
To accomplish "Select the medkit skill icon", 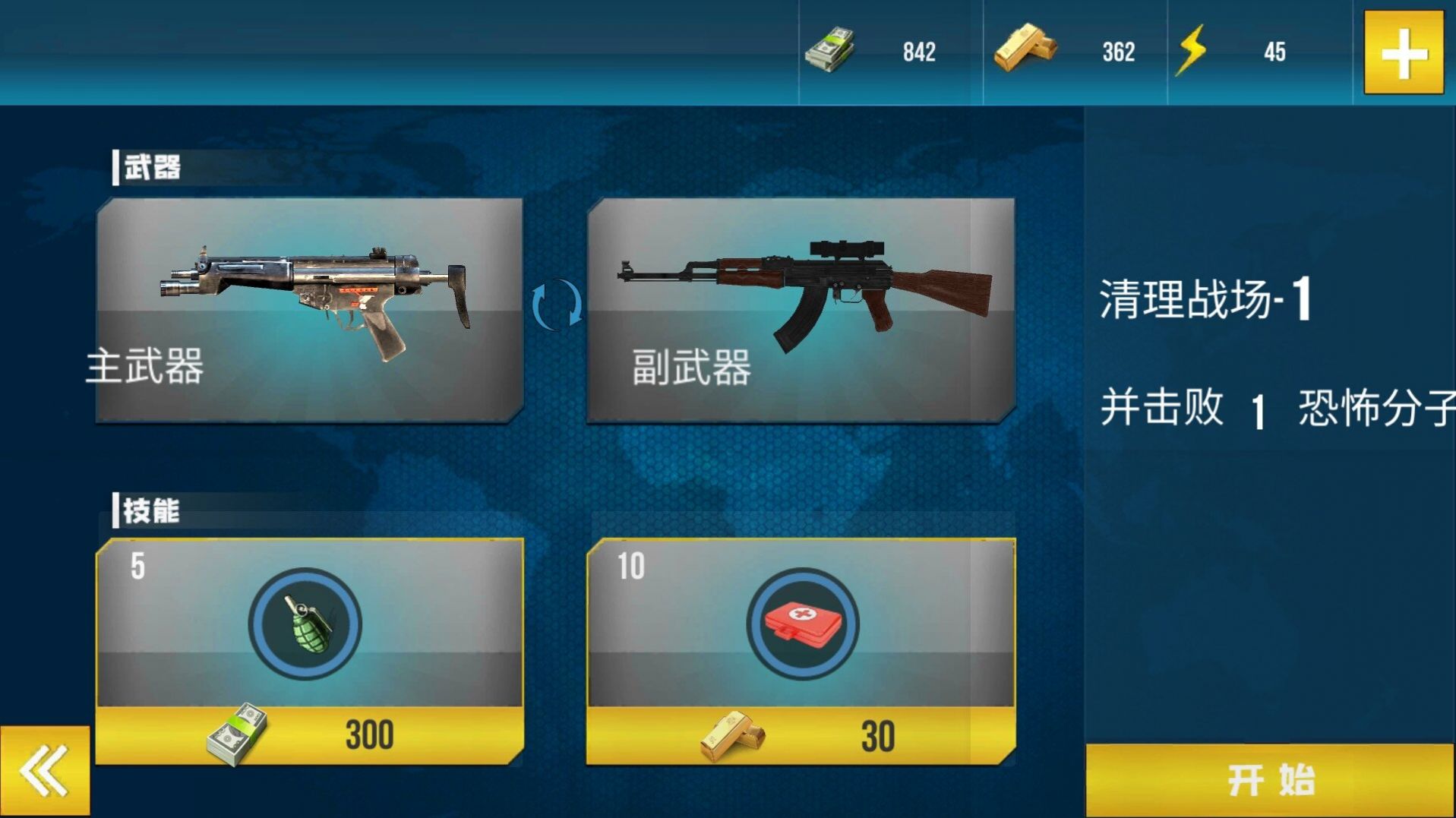I will pos(802,624).
